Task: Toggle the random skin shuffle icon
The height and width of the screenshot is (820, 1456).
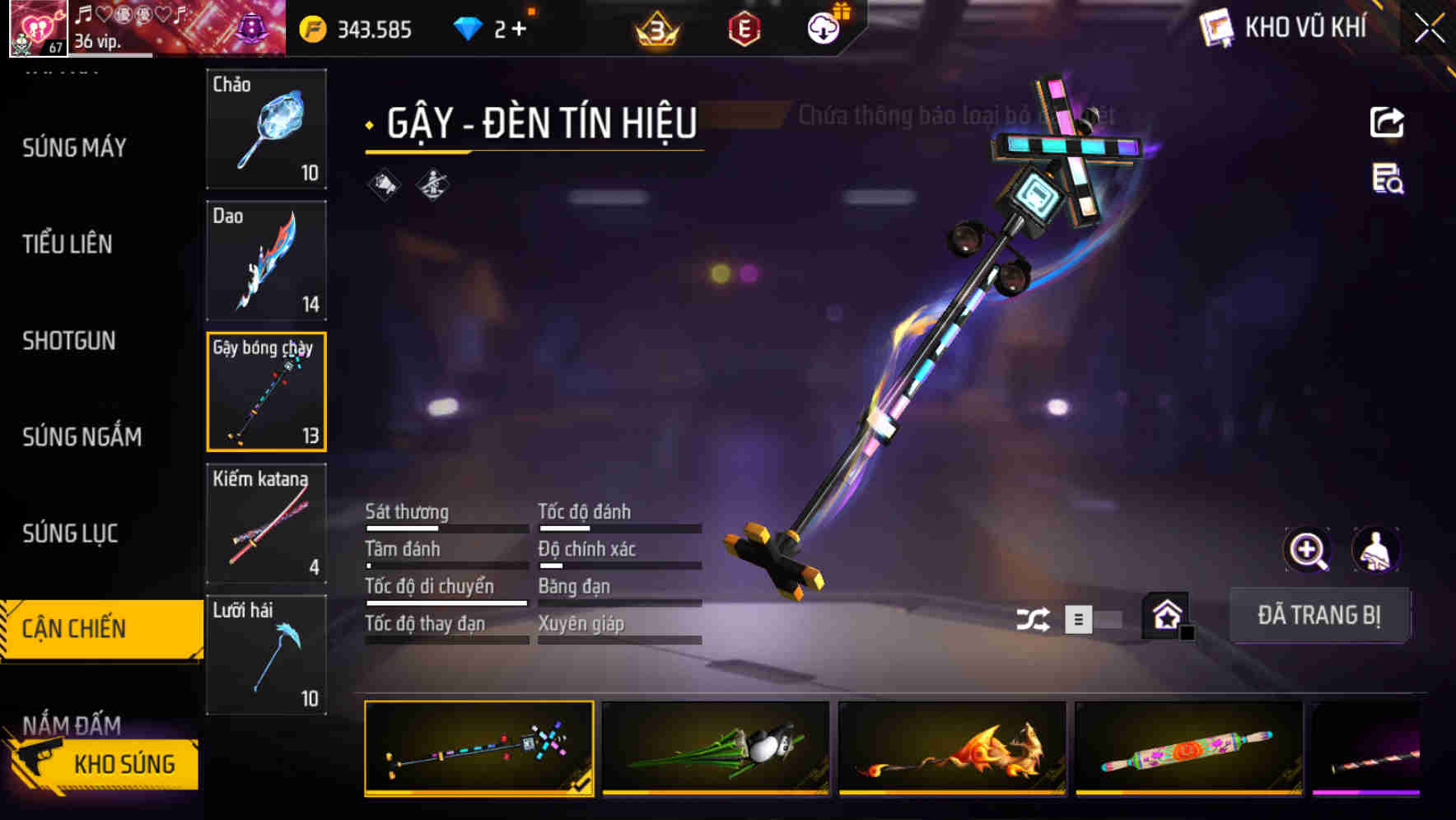Action: pos(1033,619)
